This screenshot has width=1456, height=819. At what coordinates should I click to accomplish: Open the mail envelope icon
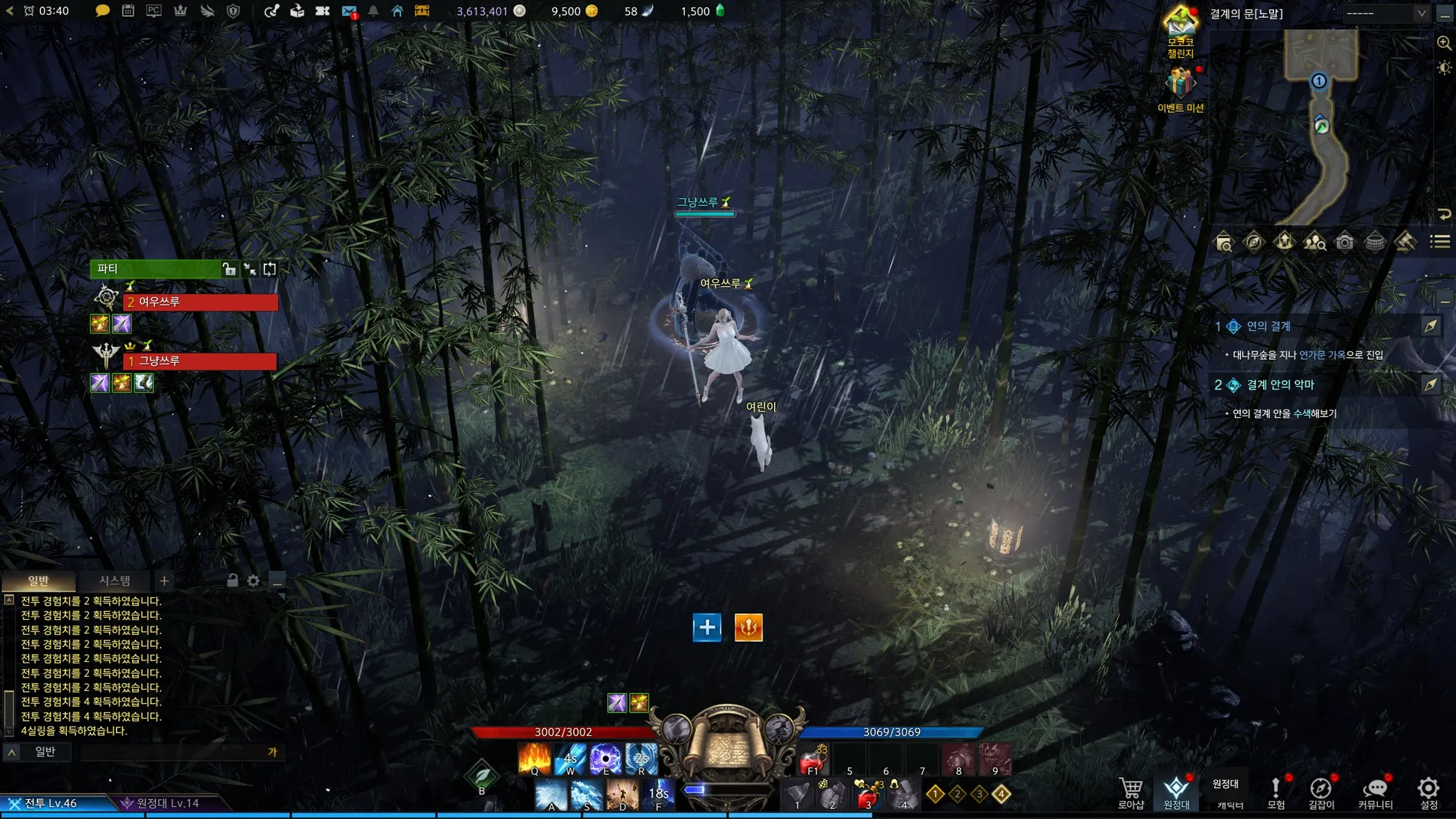click(348, 11)
